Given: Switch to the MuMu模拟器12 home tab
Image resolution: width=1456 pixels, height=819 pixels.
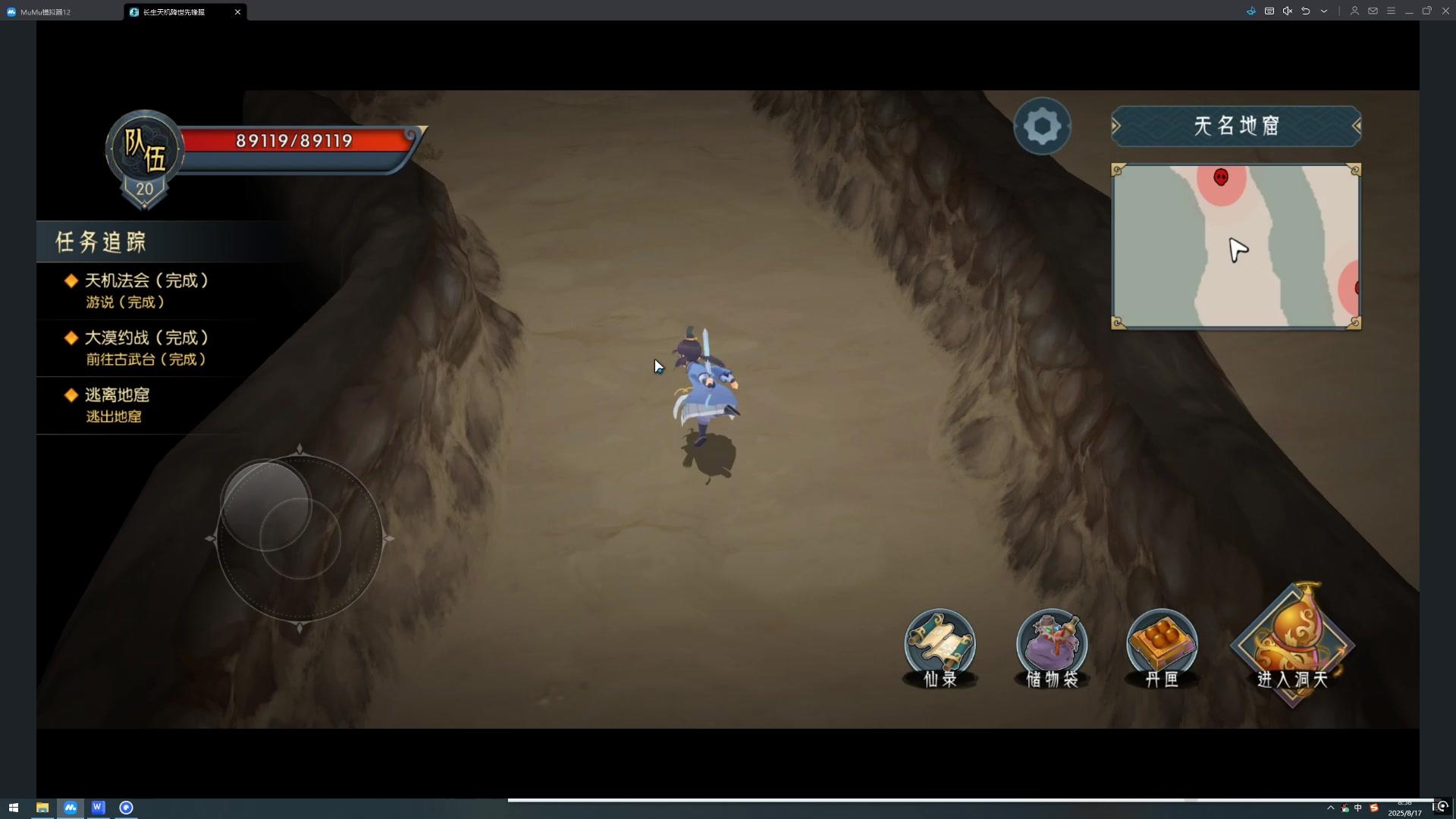Looking at the screenshot, I should 45,12.
